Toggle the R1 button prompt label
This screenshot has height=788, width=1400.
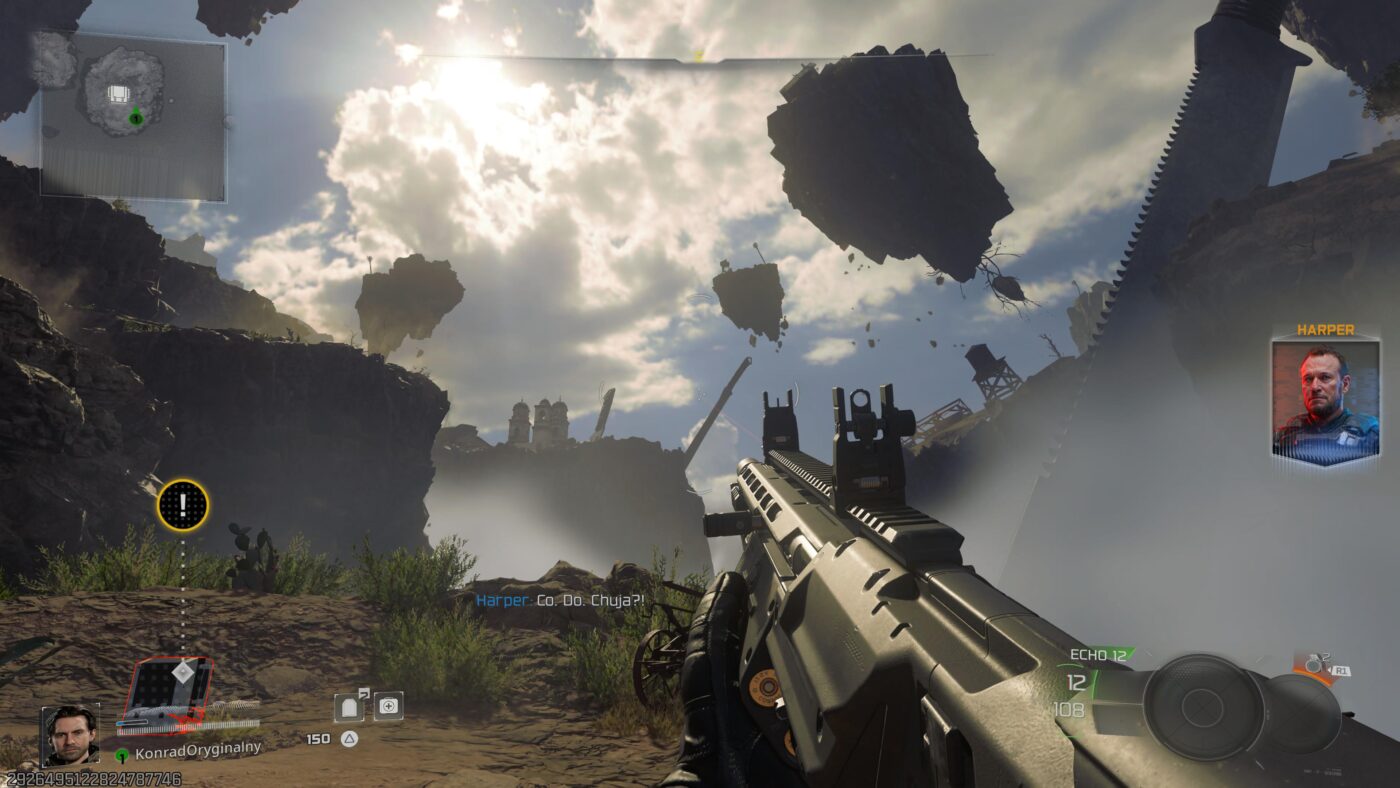click(1341, 669)
